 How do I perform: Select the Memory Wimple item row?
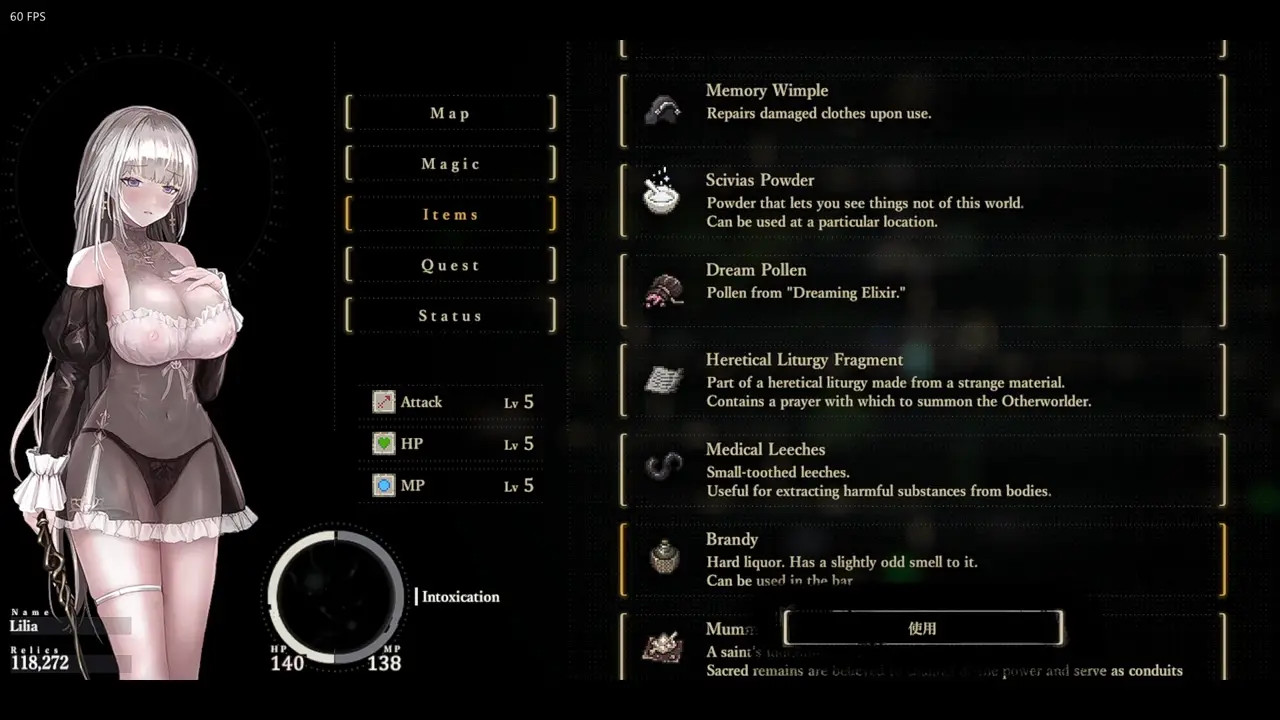pyautogui.click(x=922, y=110)
